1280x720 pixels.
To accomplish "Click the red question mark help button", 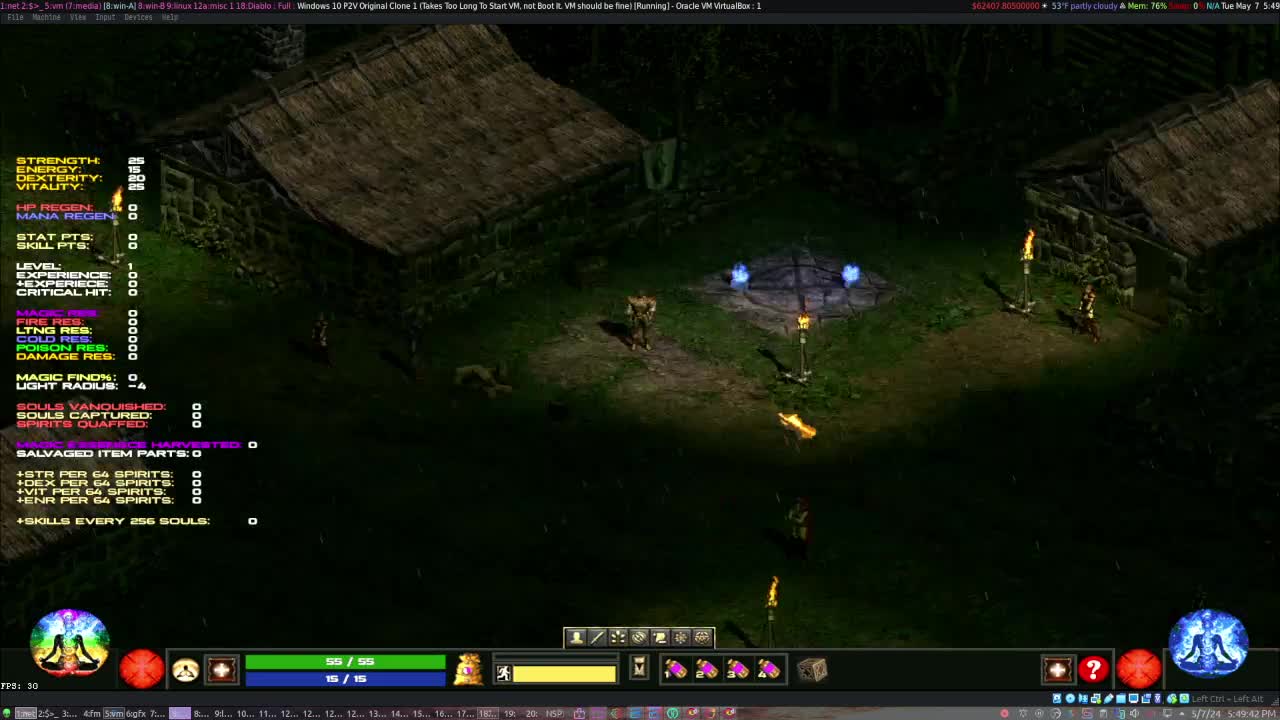I will (1093, 670).
